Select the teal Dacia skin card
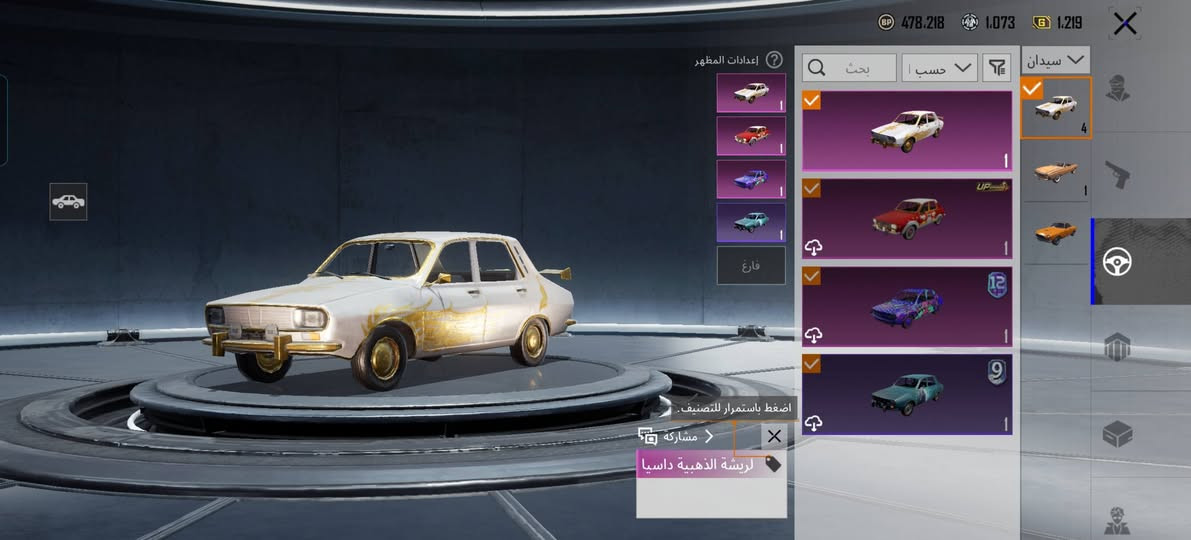1191x540 pixels. 907,394
